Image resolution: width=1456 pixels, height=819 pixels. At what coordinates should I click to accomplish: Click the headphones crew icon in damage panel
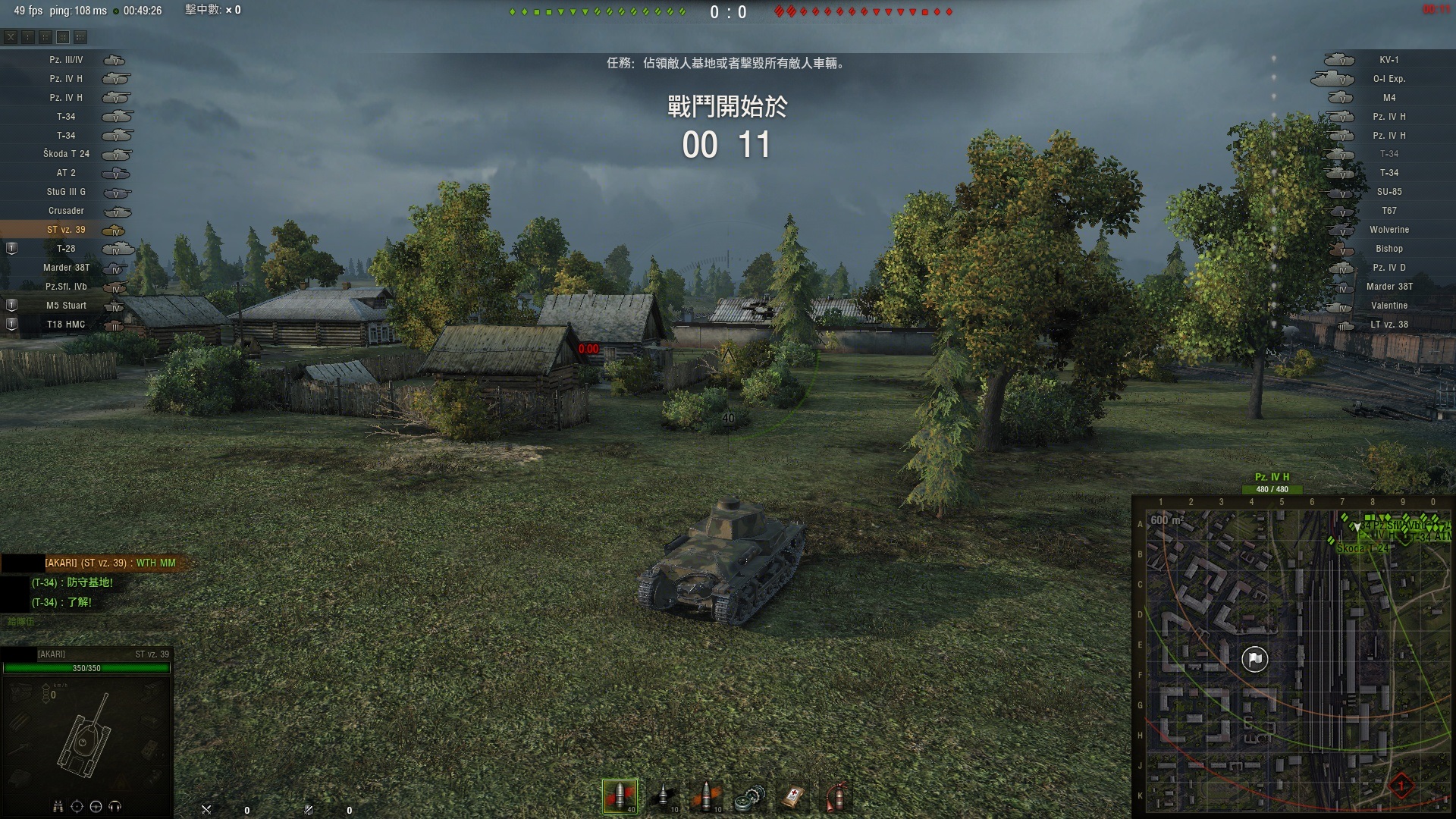[115, 807]
